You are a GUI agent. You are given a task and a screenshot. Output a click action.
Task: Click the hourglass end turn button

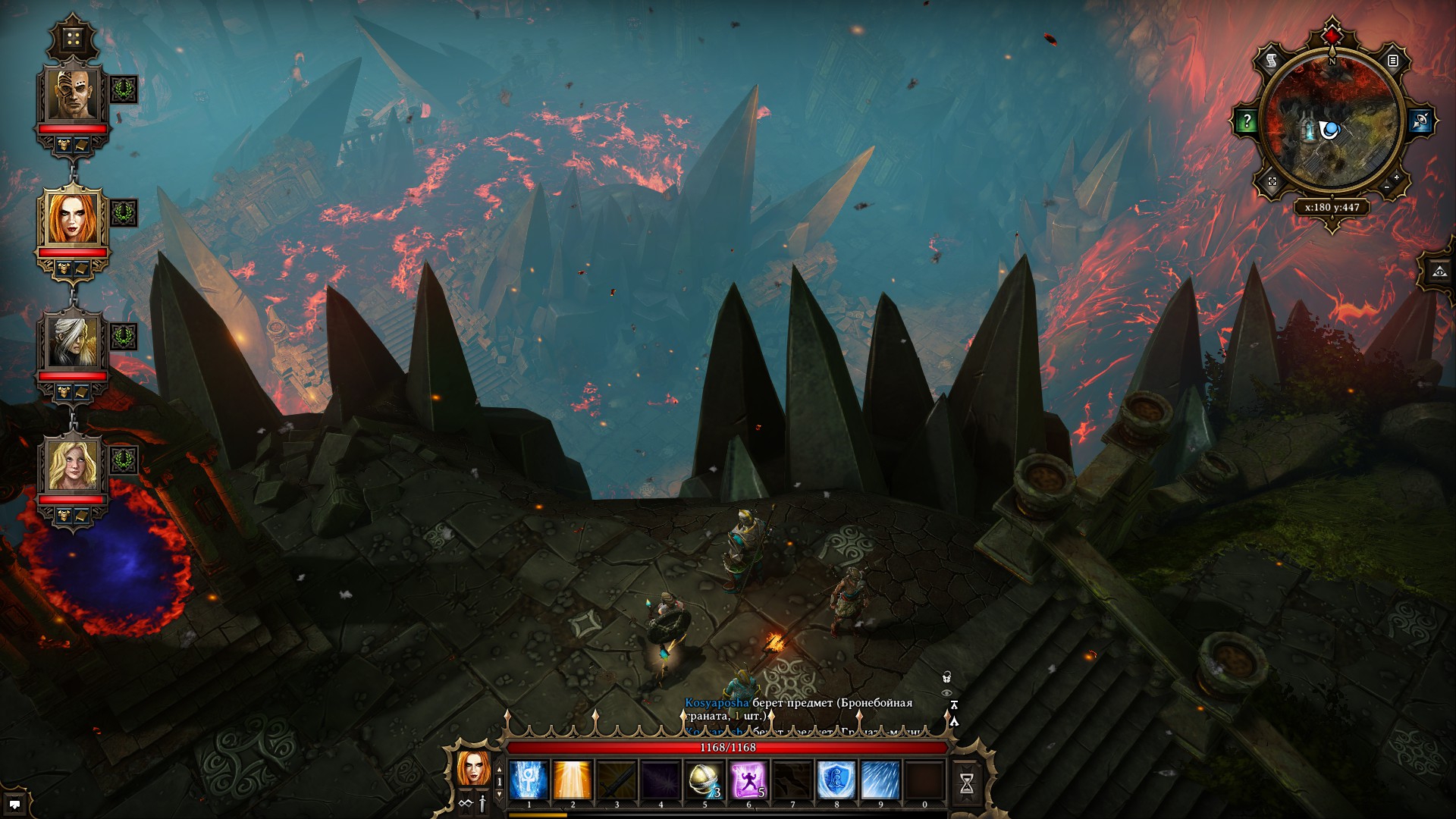pyautogui.click(x=967, y=783)
